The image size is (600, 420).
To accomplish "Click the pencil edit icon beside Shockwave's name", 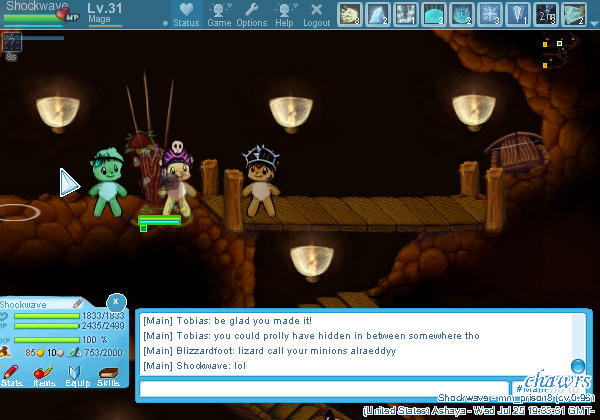I will (77, 304).
